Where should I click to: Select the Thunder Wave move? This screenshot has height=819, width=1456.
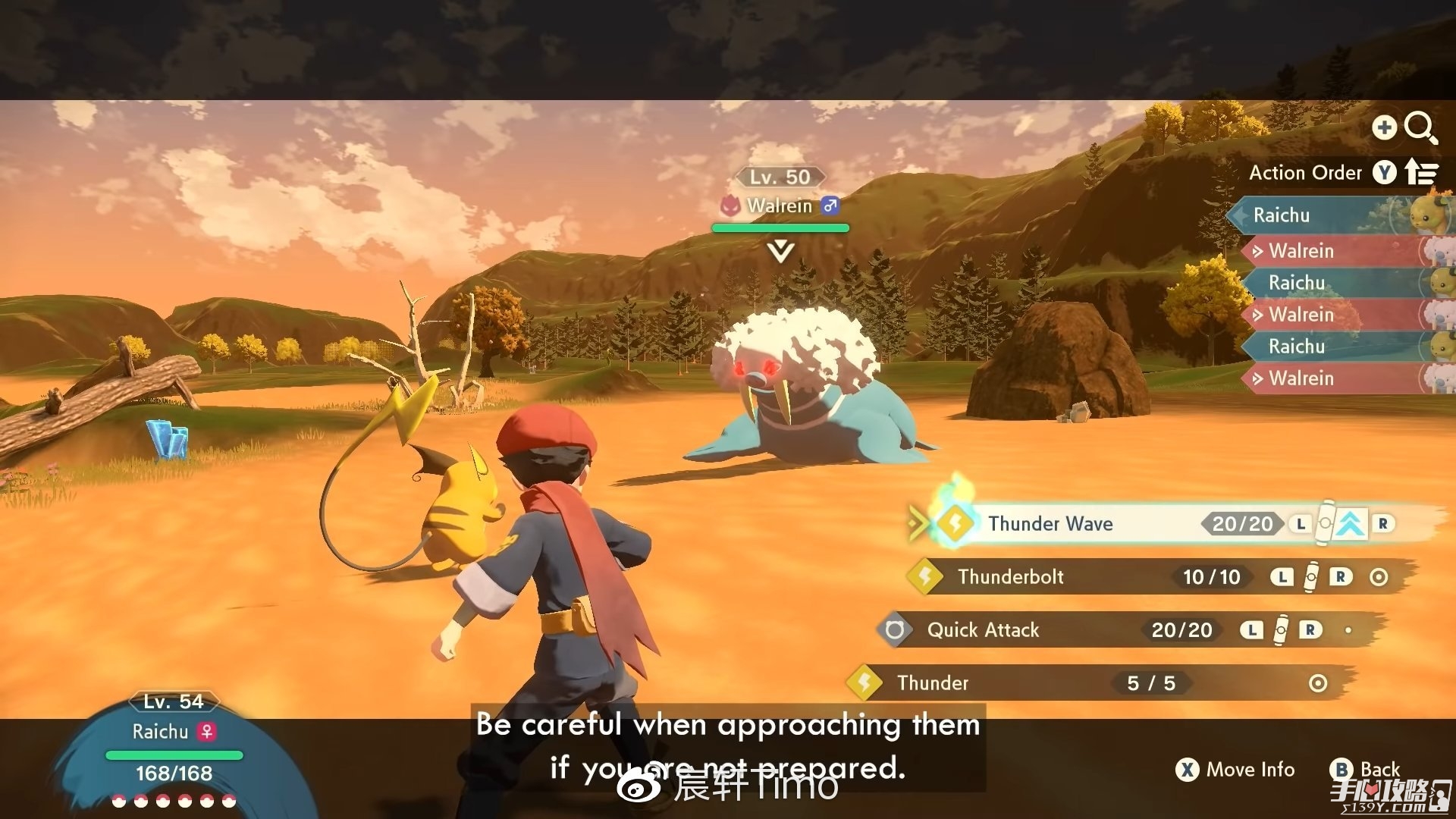coord(1050,523)
